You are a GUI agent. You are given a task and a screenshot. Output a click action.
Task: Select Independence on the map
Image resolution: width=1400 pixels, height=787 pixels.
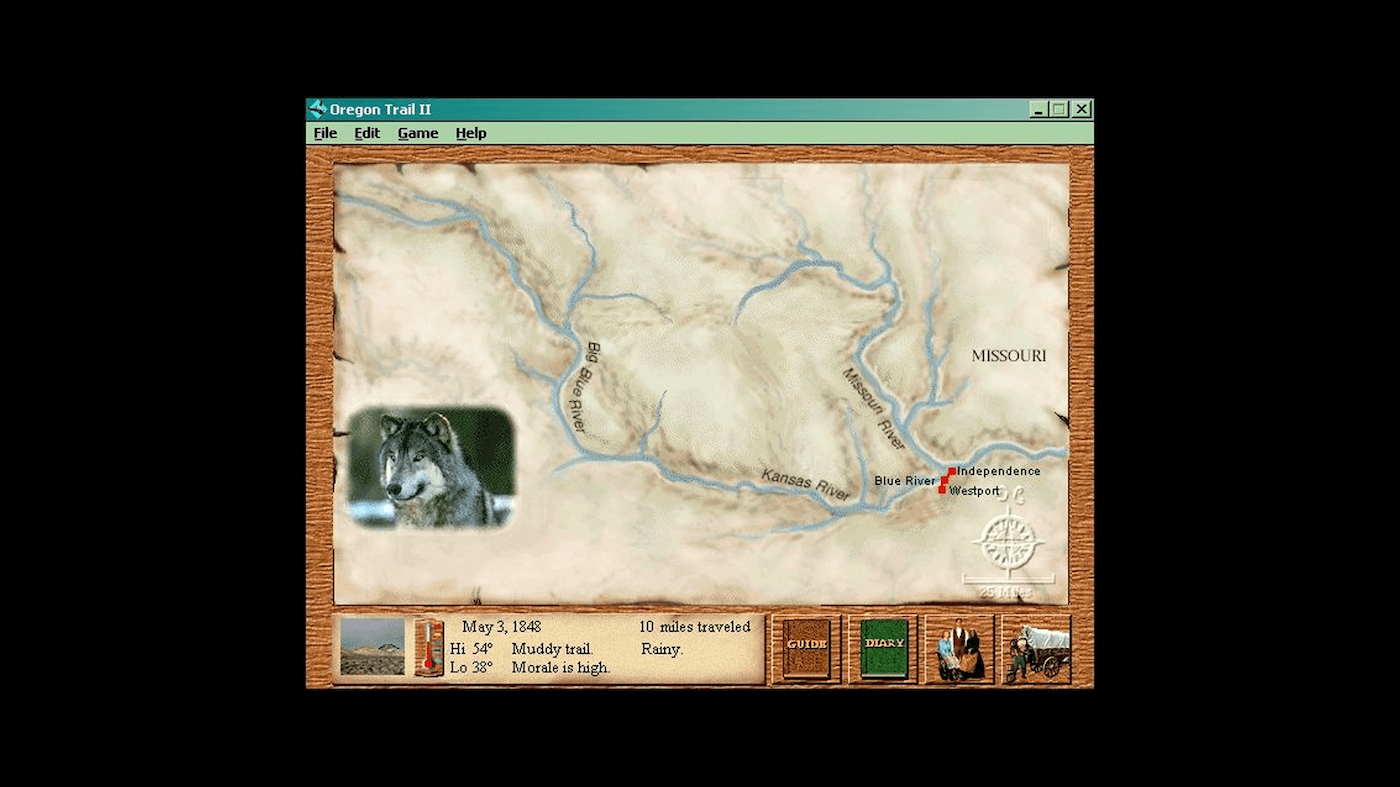coord(998,470)
